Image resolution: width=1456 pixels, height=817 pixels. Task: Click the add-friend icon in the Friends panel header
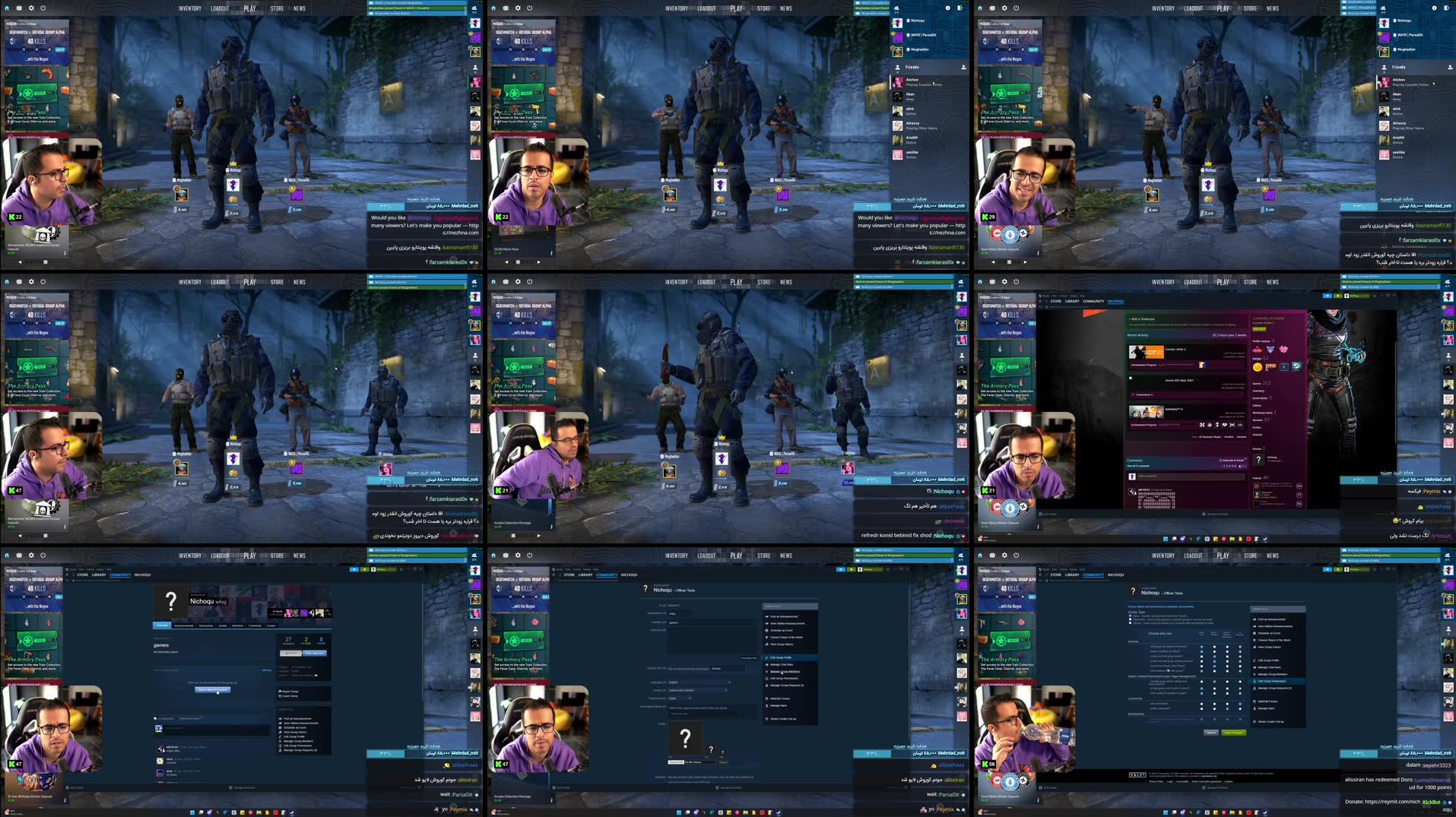pos(964,68)
